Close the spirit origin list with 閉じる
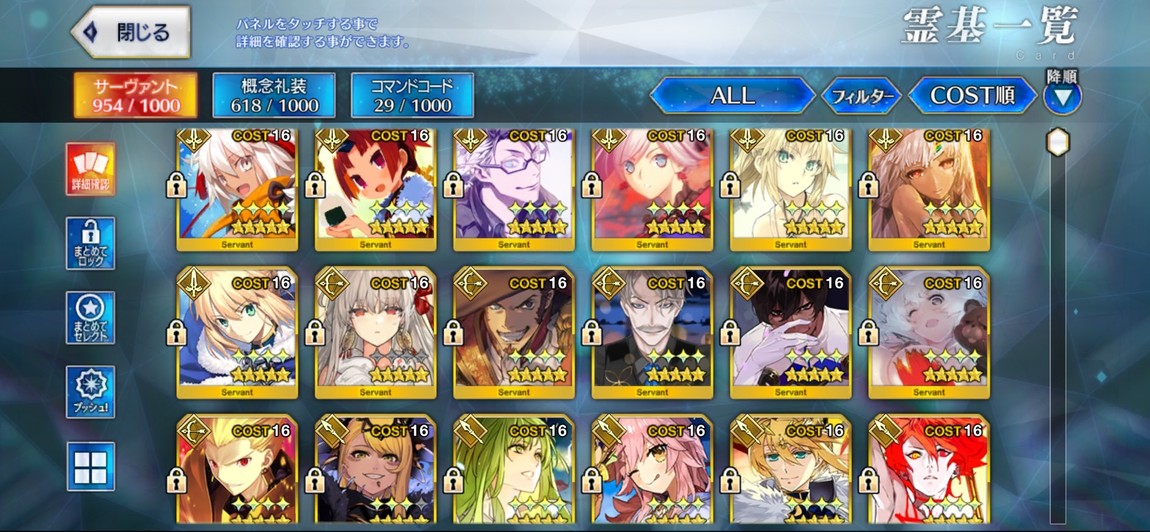Viewport: 1150px width, 532px height. (x=131, y=32)
